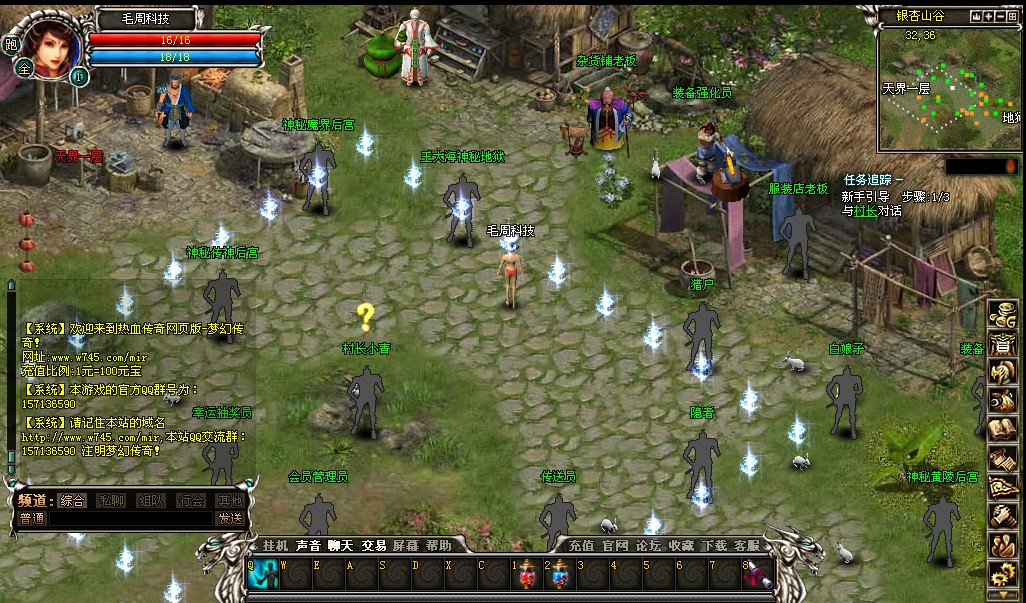Viewport: 1026px width, 603px height.
Task: Use the potion in hotbar slot 1
Action: tap(529, 577)
